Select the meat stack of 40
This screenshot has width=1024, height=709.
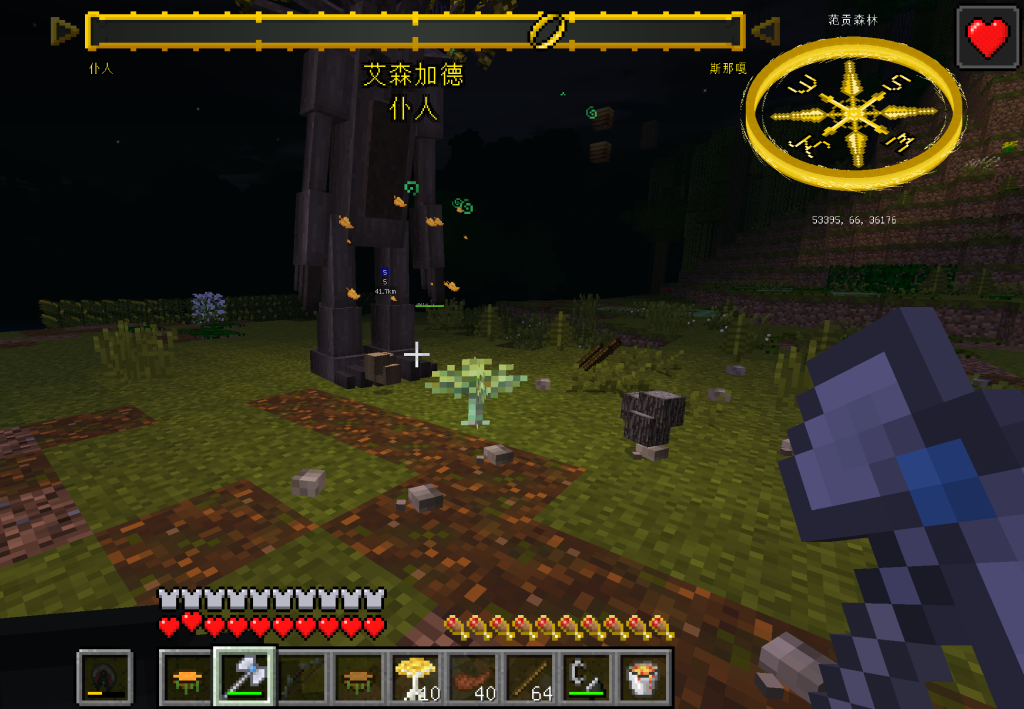click(x=473, y=677)
